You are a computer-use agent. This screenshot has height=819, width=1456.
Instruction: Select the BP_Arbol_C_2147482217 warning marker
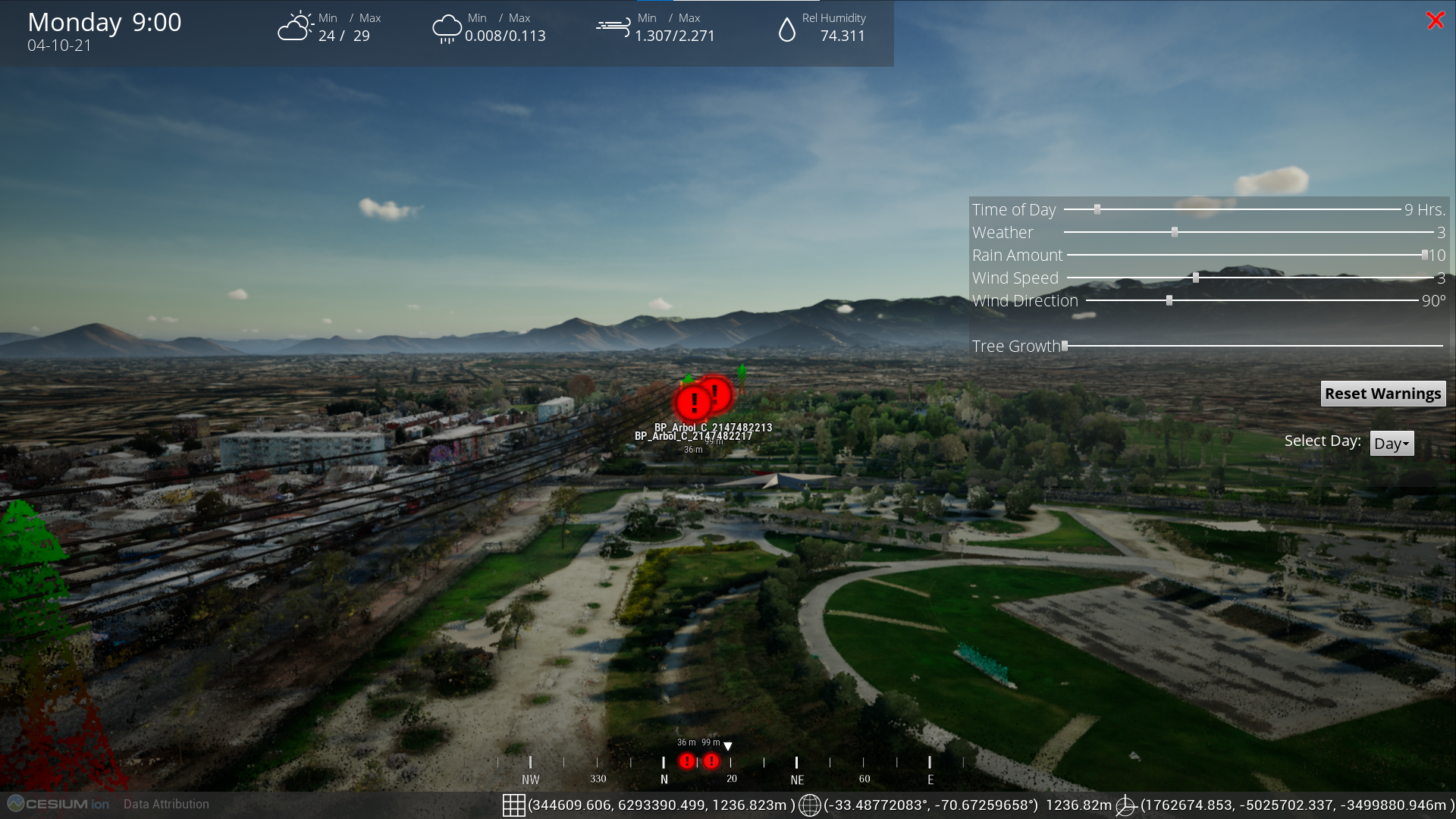click(x=693, y=403)
